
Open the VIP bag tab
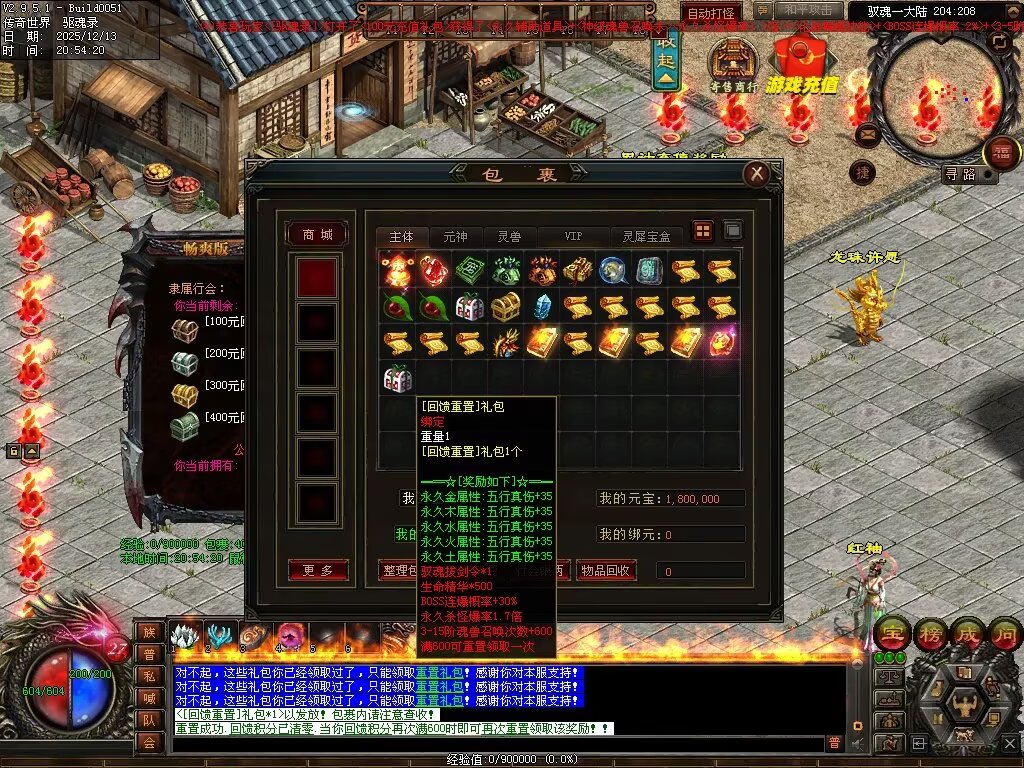[x=573, y=237]
